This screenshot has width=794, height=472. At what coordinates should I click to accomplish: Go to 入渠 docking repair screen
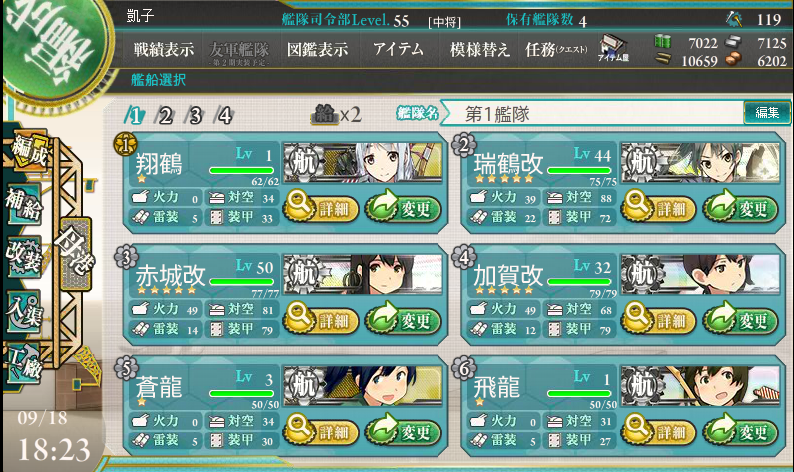[x=22, y=307]
